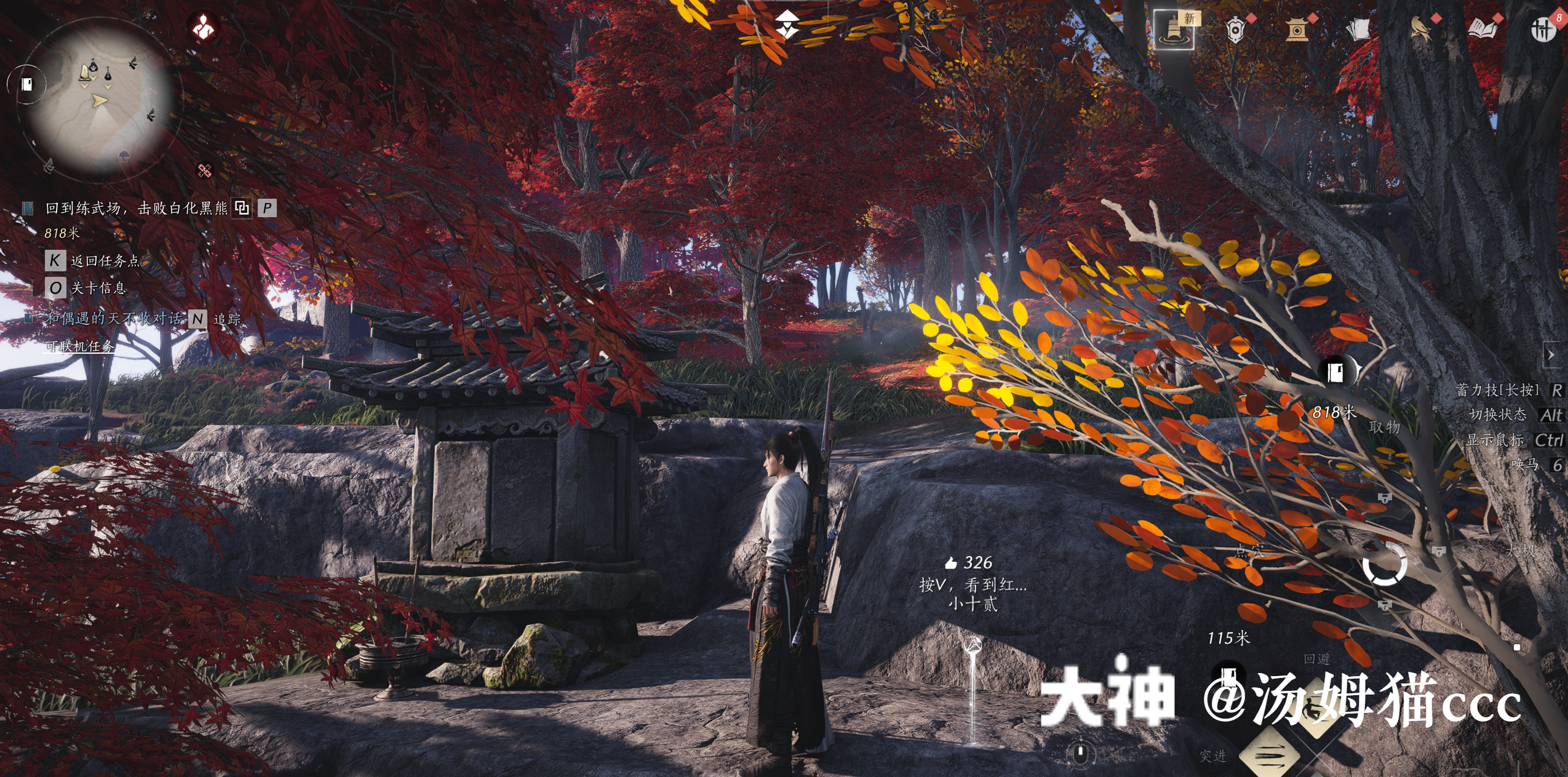
Task: Open the 可联机任务 link
Action: [x=79, y=346]
